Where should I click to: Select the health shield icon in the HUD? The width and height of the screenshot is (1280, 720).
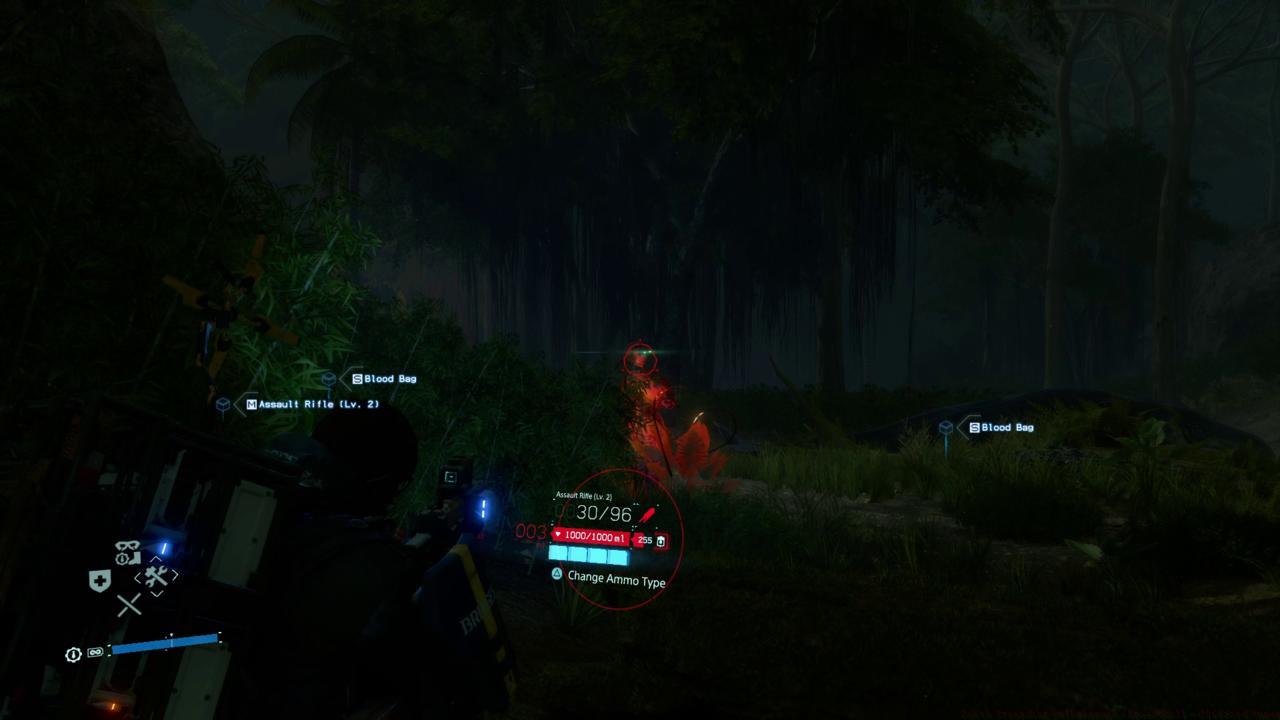[x=100, y=579]
